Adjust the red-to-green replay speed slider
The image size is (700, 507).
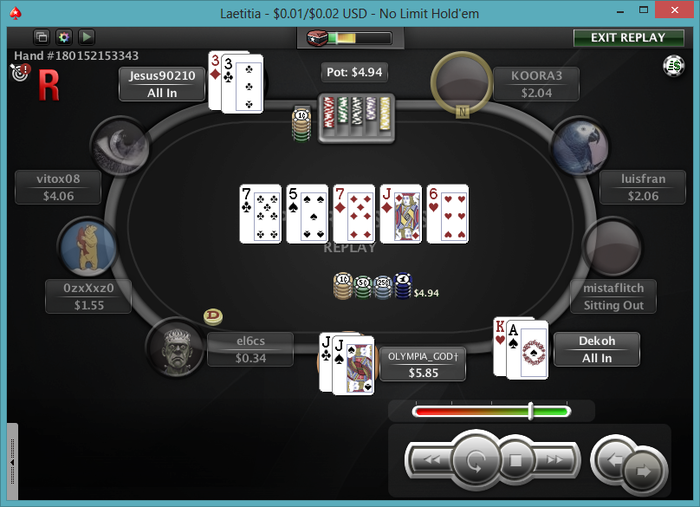pyautogui.click(x=530, y=410)
